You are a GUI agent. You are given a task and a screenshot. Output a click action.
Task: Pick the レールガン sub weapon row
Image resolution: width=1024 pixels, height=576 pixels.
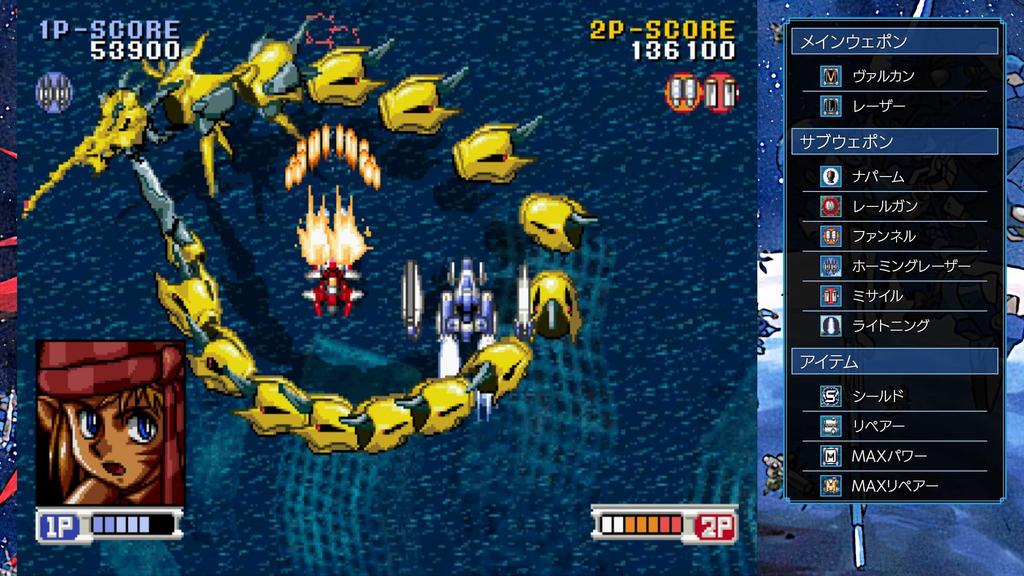tap(884, 206)
